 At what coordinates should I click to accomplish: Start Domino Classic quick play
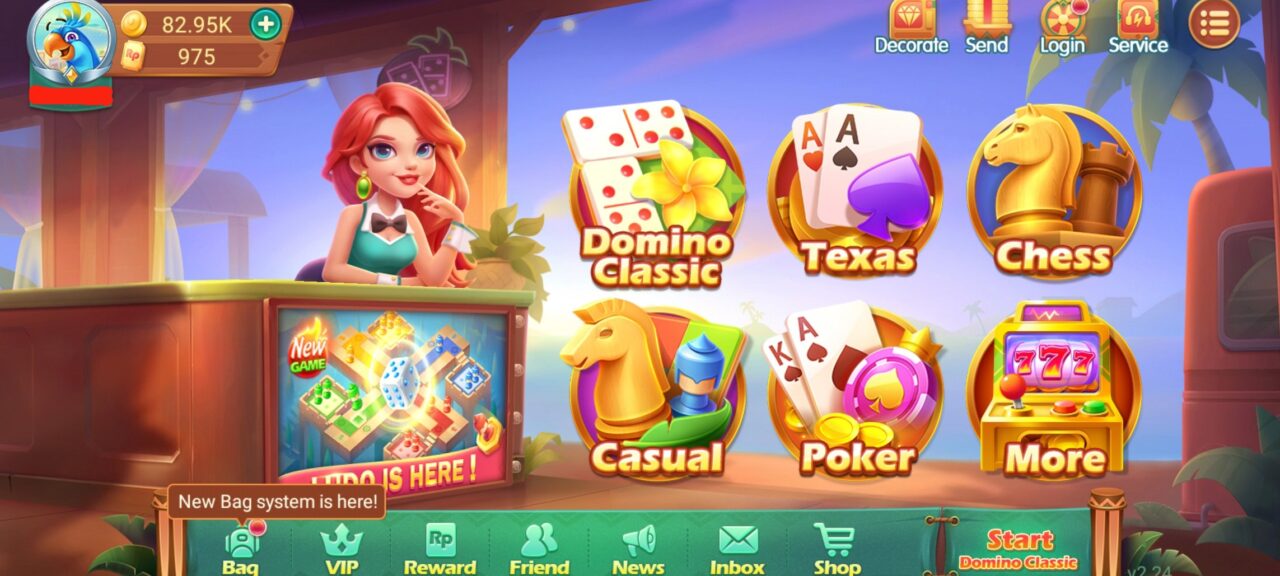(x=1019, y=548)
